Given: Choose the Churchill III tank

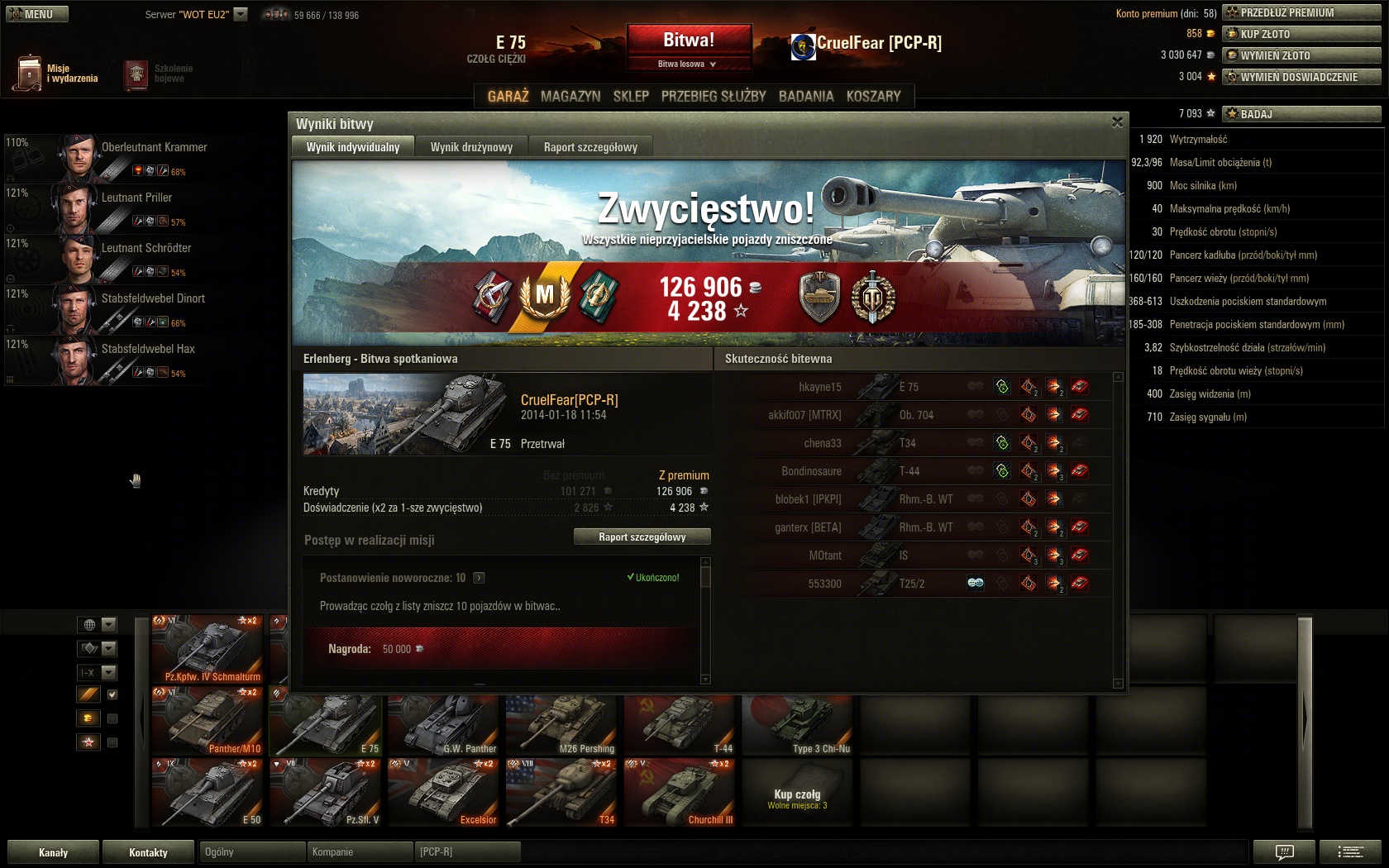Looking at the screenshot, I should tap(680, 794).
